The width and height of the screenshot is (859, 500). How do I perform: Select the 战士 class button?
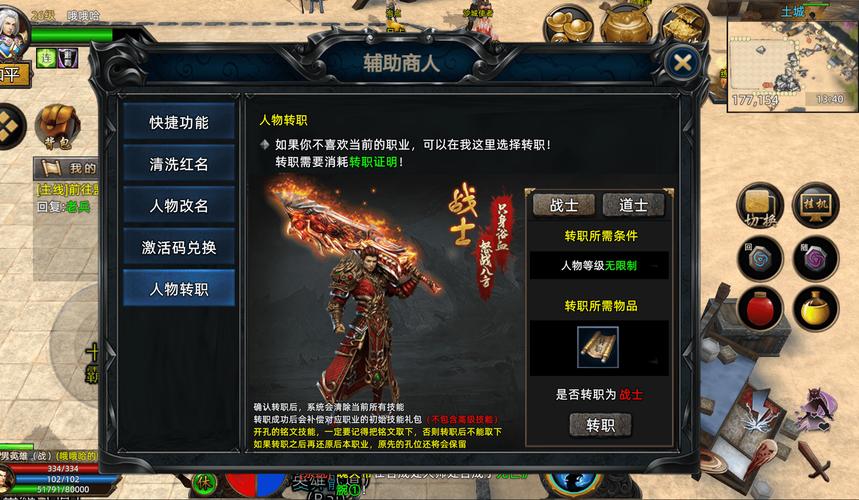tap(563, 205)
